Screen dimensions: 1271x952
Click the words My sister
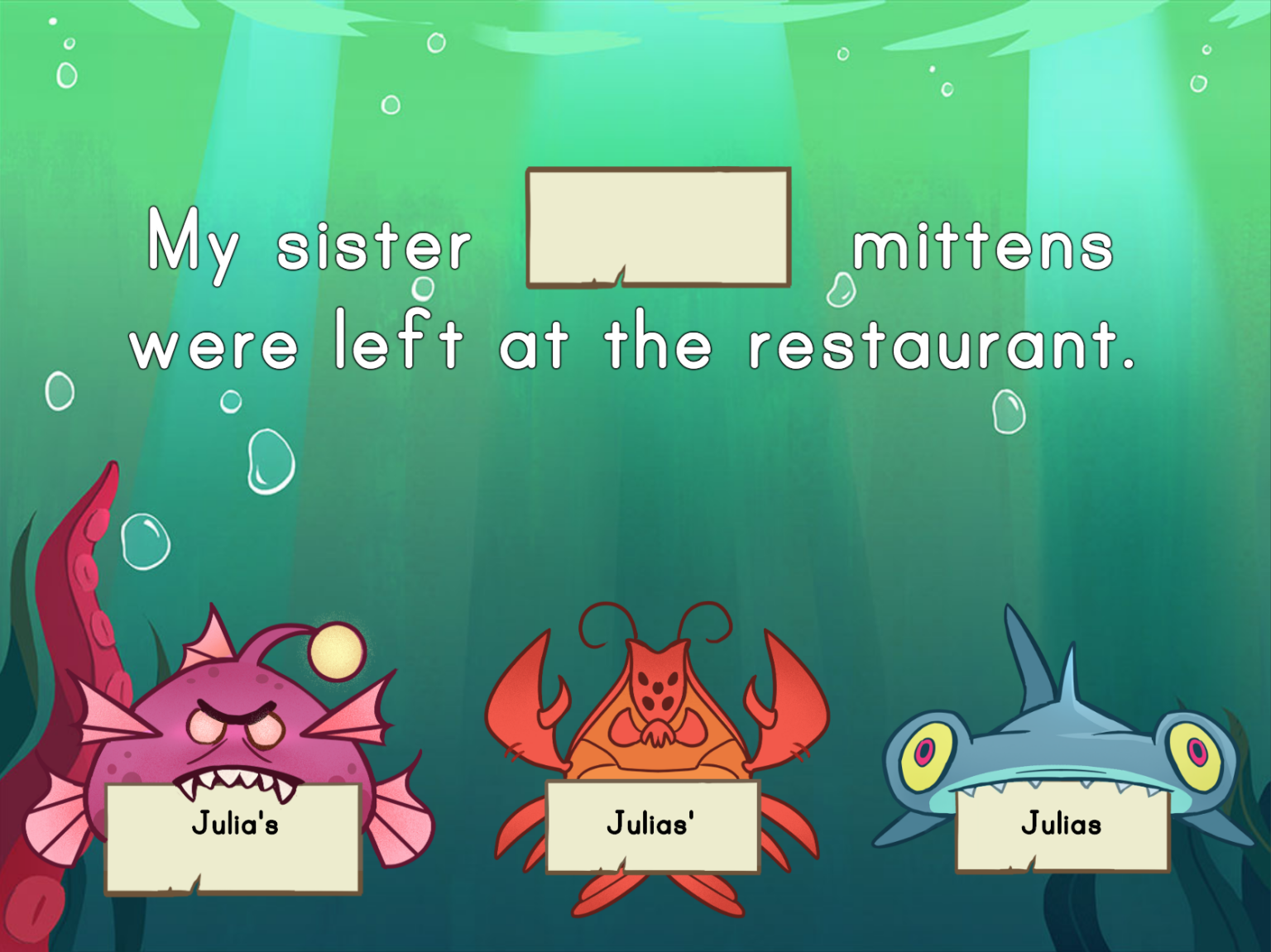309,245
